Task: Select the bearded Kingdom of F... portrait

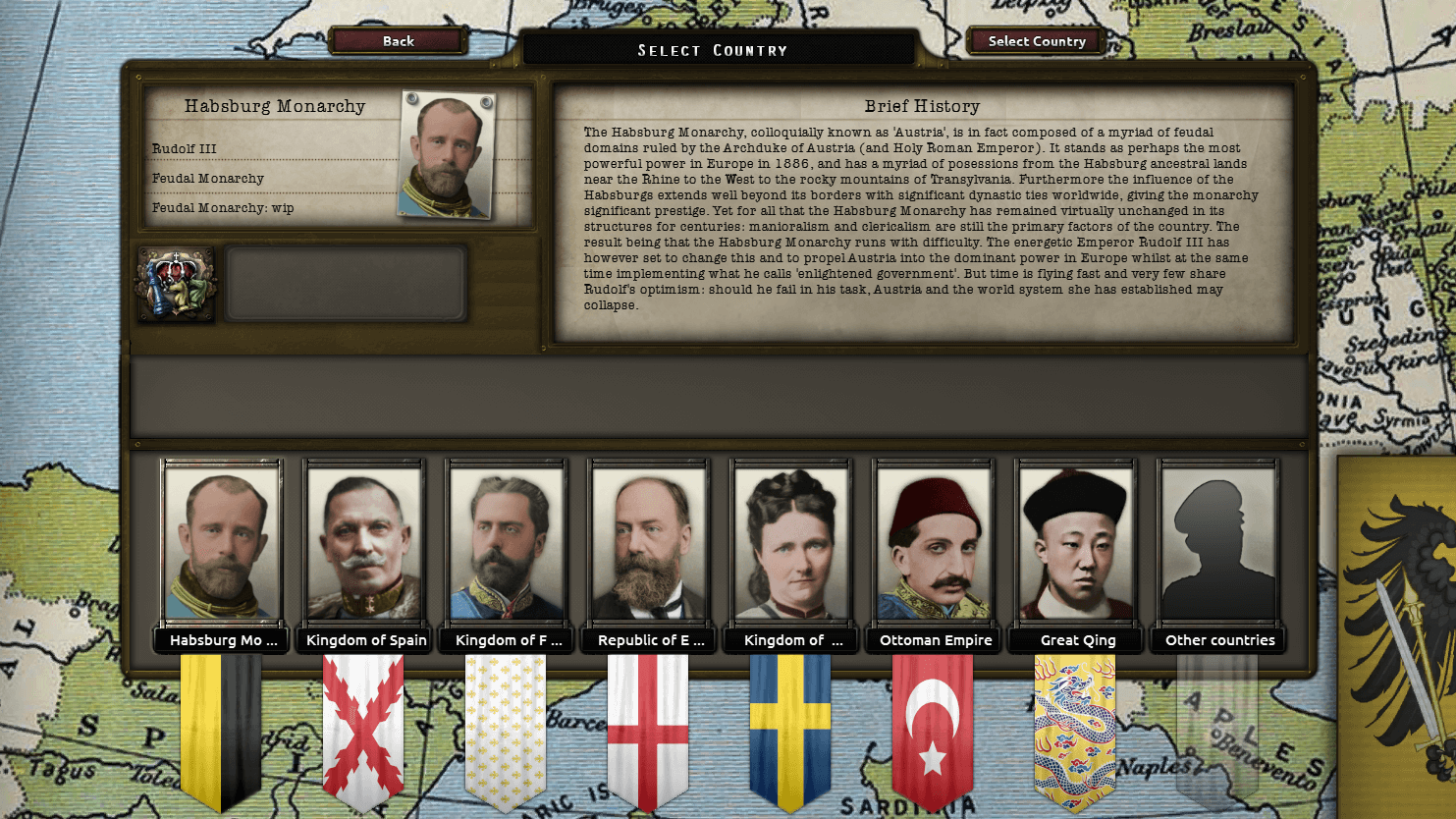Action: tap(507, 542)
